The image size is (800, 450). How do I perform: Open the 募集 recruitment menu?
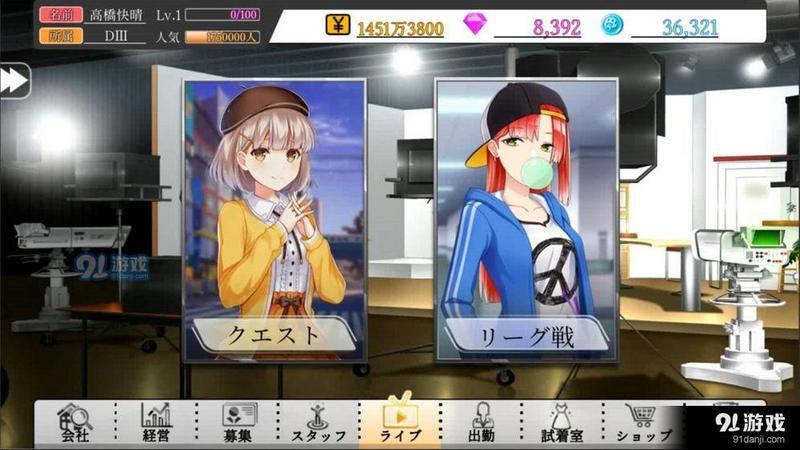click(x=236, y=424)
